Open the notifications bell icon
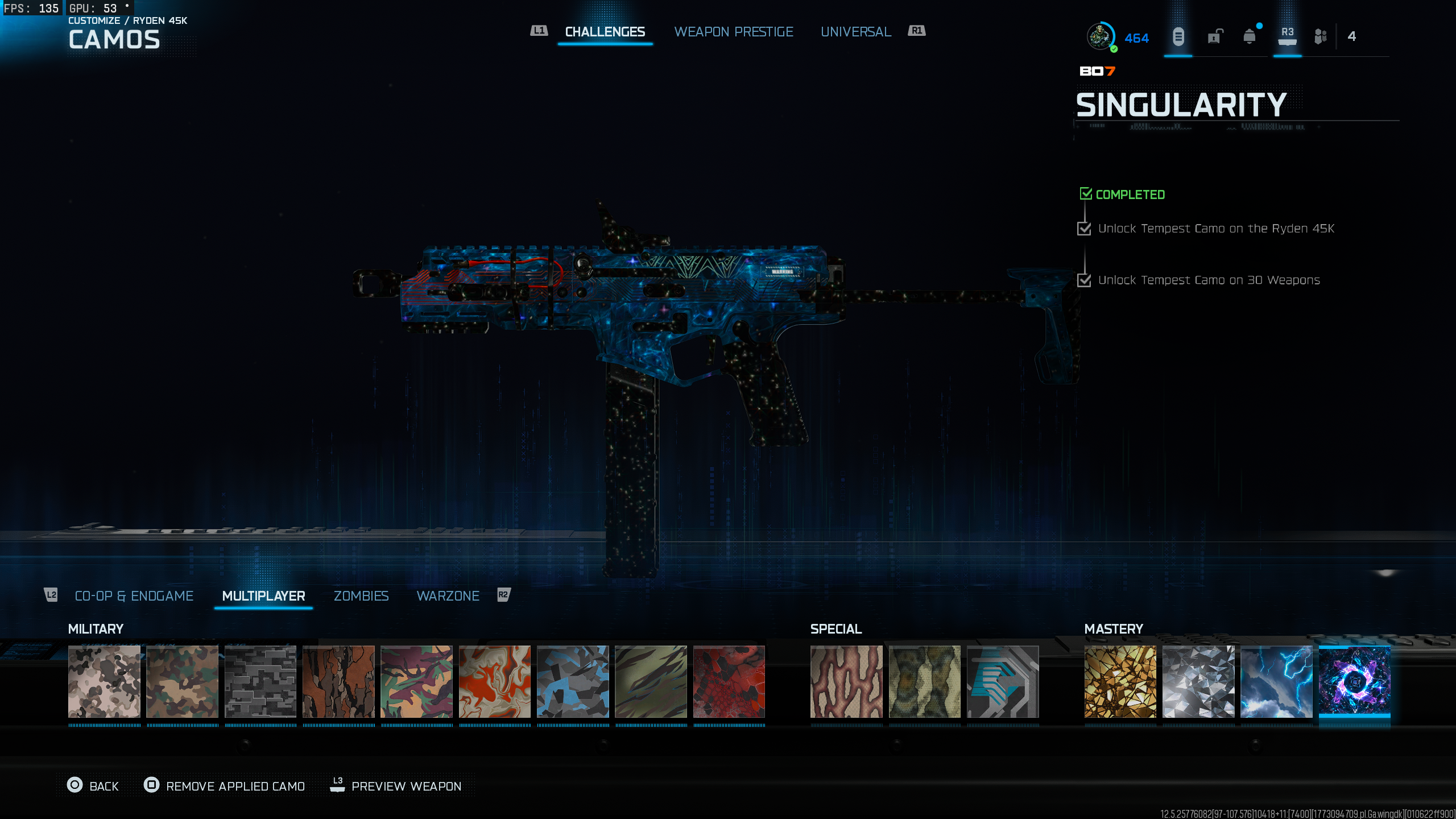1456x819 pixels. coord(1249,37)
